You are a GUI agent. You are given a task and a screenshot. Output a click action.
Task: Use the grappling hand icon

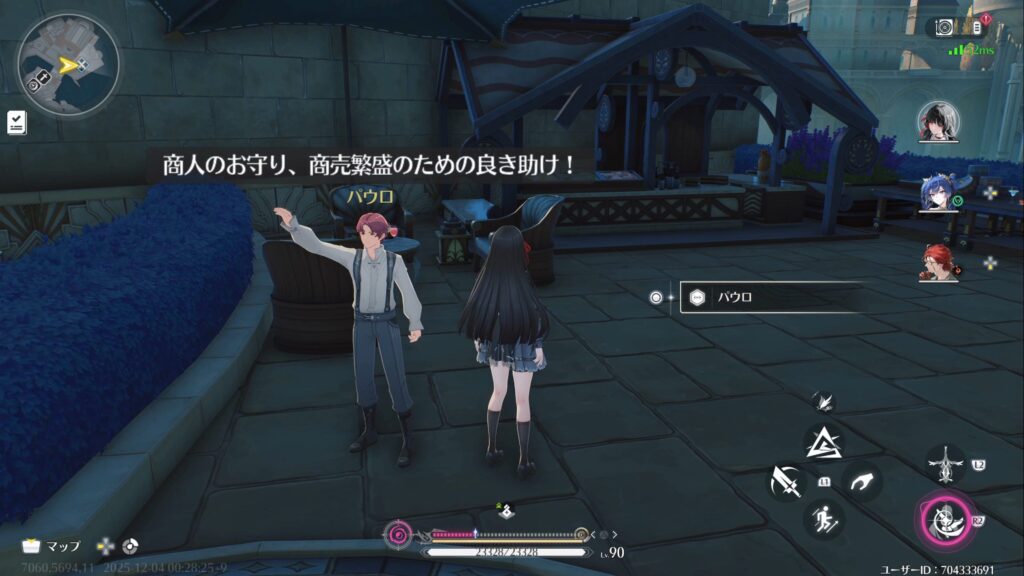[x=861, y=482]
